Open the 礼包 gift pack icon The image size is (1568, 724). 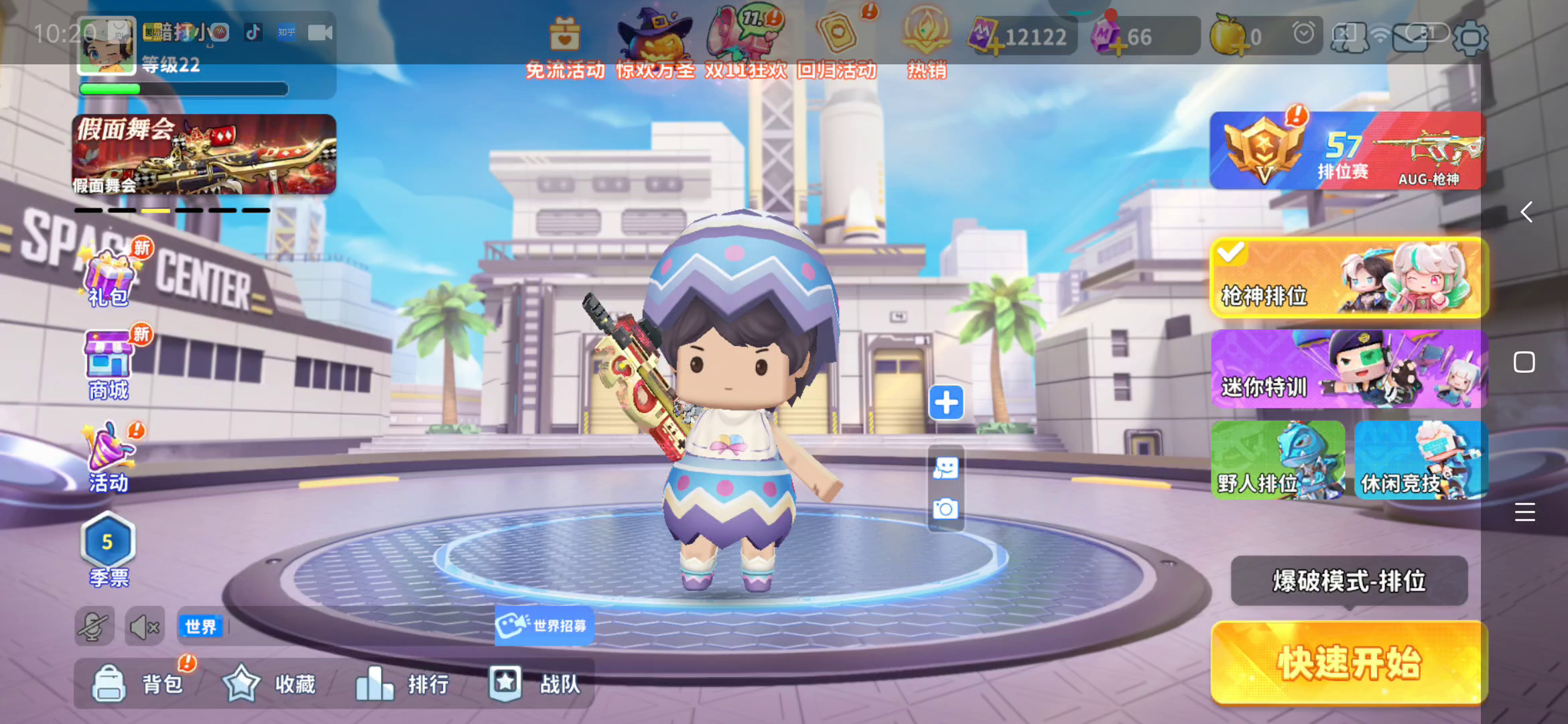(109, 276)
